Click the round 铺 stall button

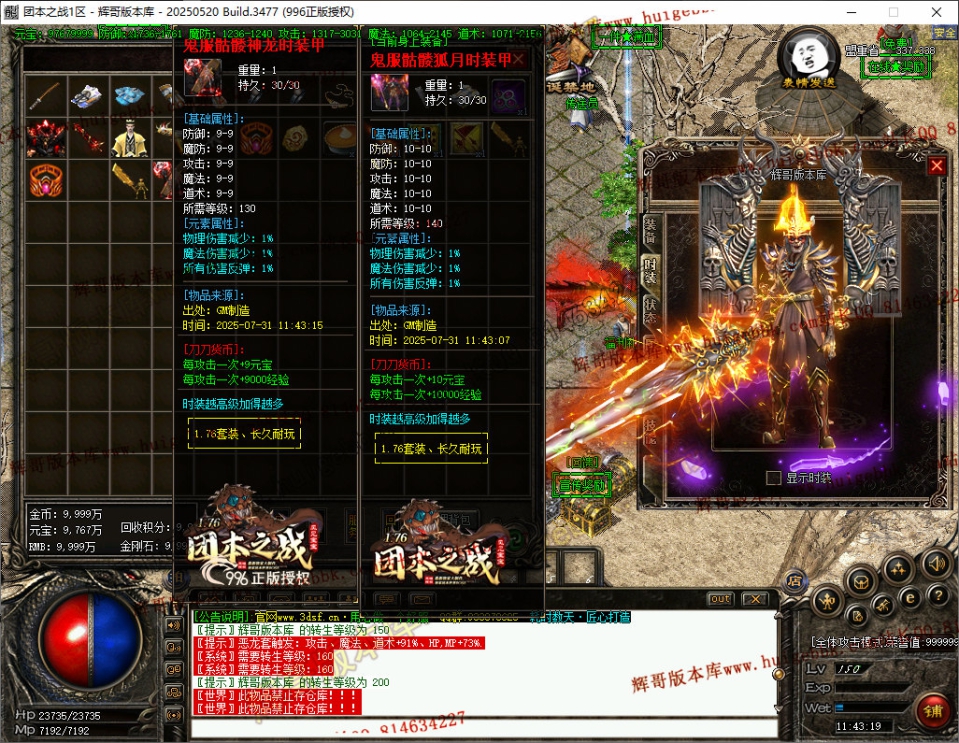[932, 711]
